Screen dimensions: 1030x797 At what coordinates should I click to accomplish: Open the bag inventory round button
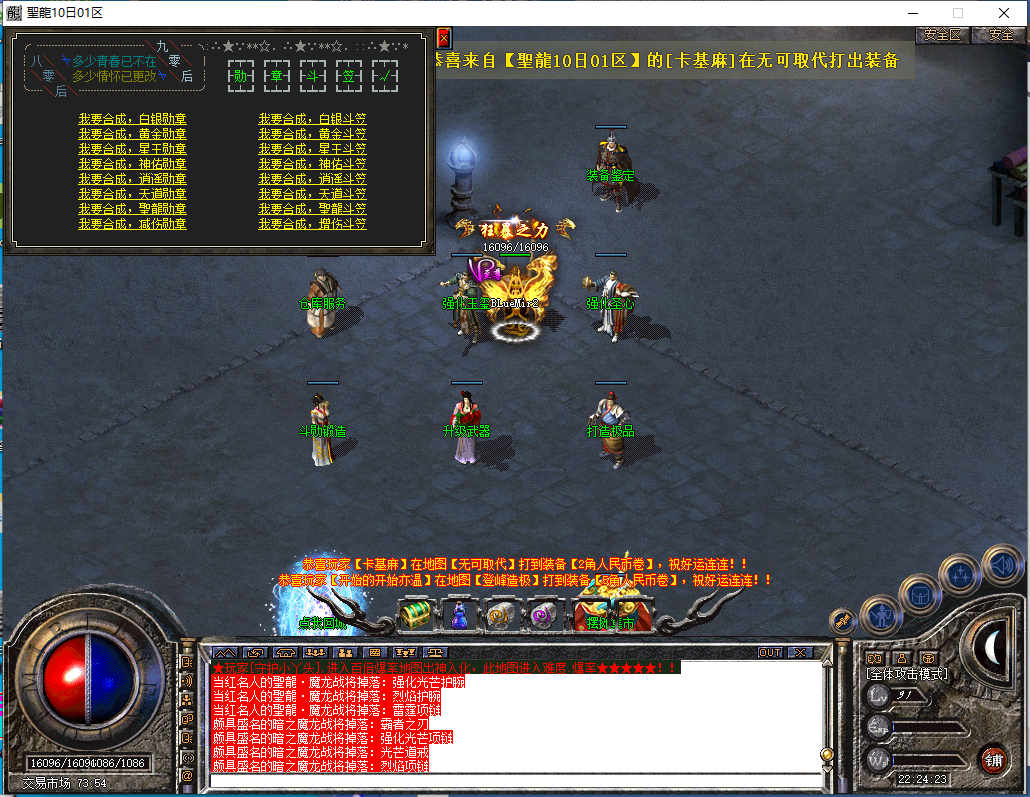pyautogui.click(x=920, y=595)
